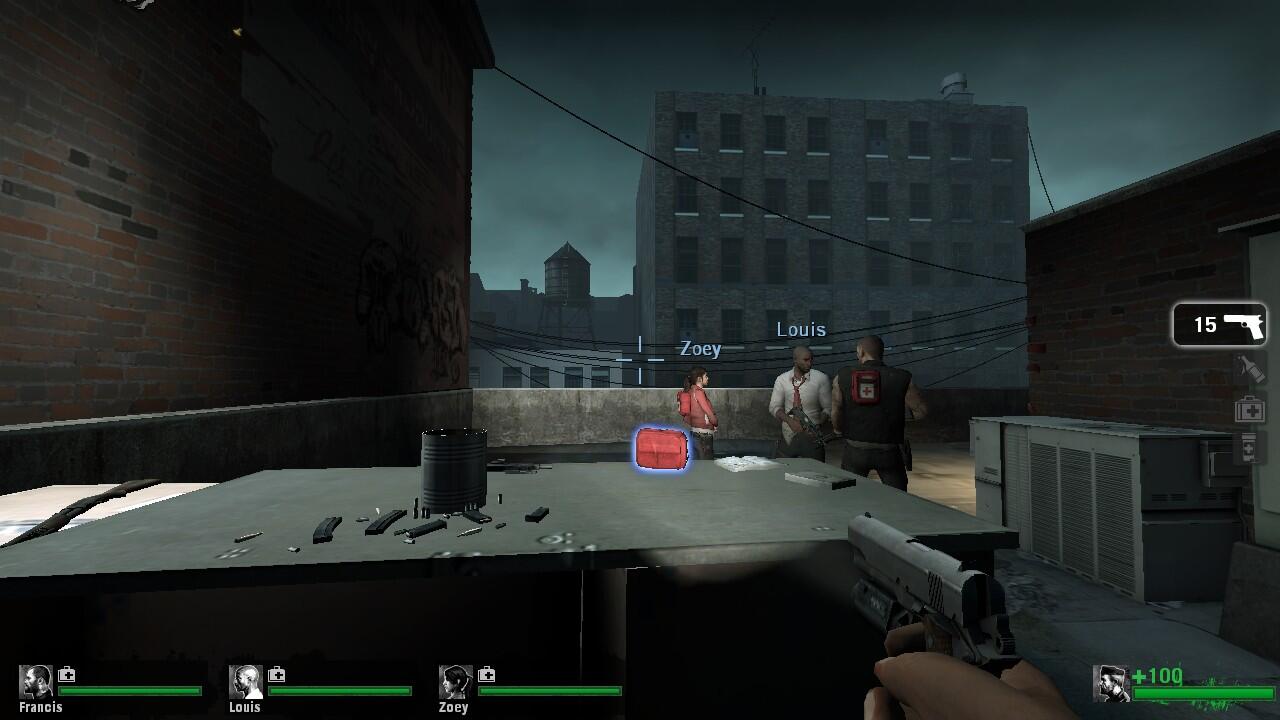Select the pistol weapon slot
1280x720 pixels.
[x=1219, y=325]
